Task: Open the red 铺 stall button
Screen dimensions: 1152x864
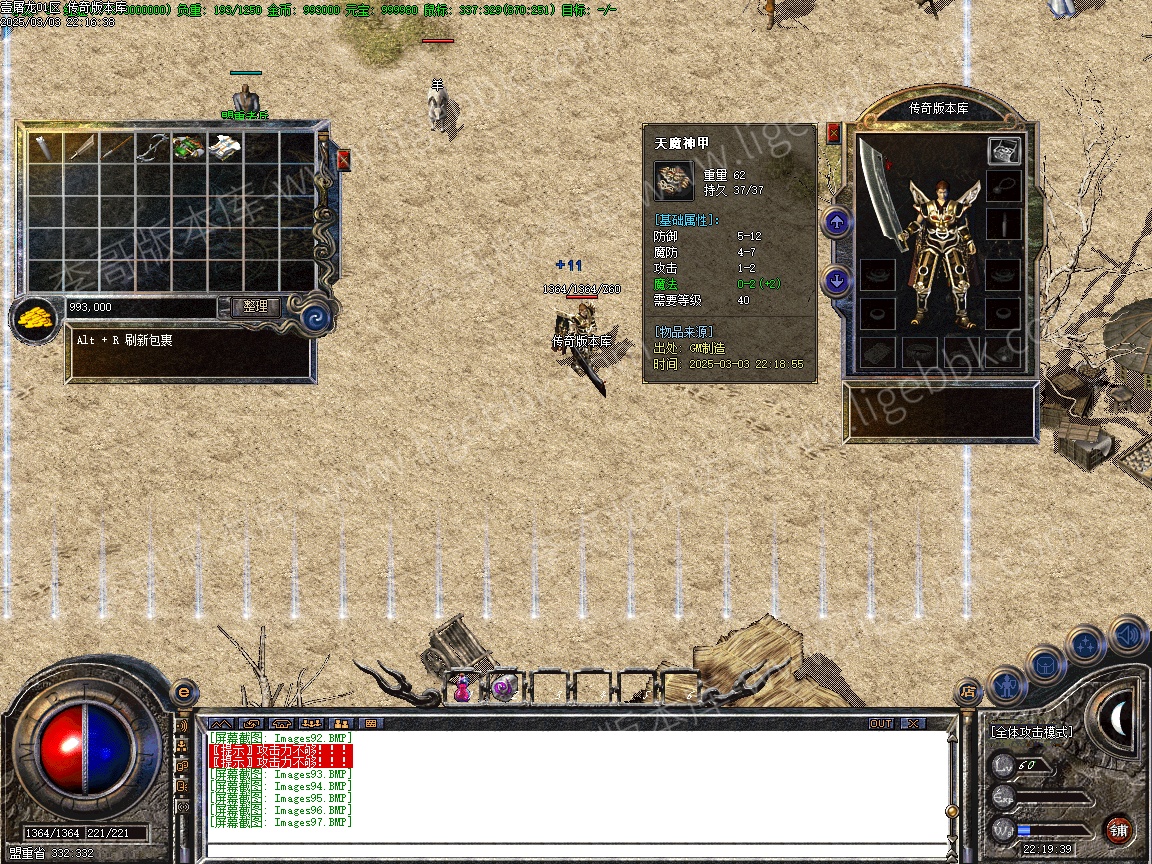Action: [1118, 829]
